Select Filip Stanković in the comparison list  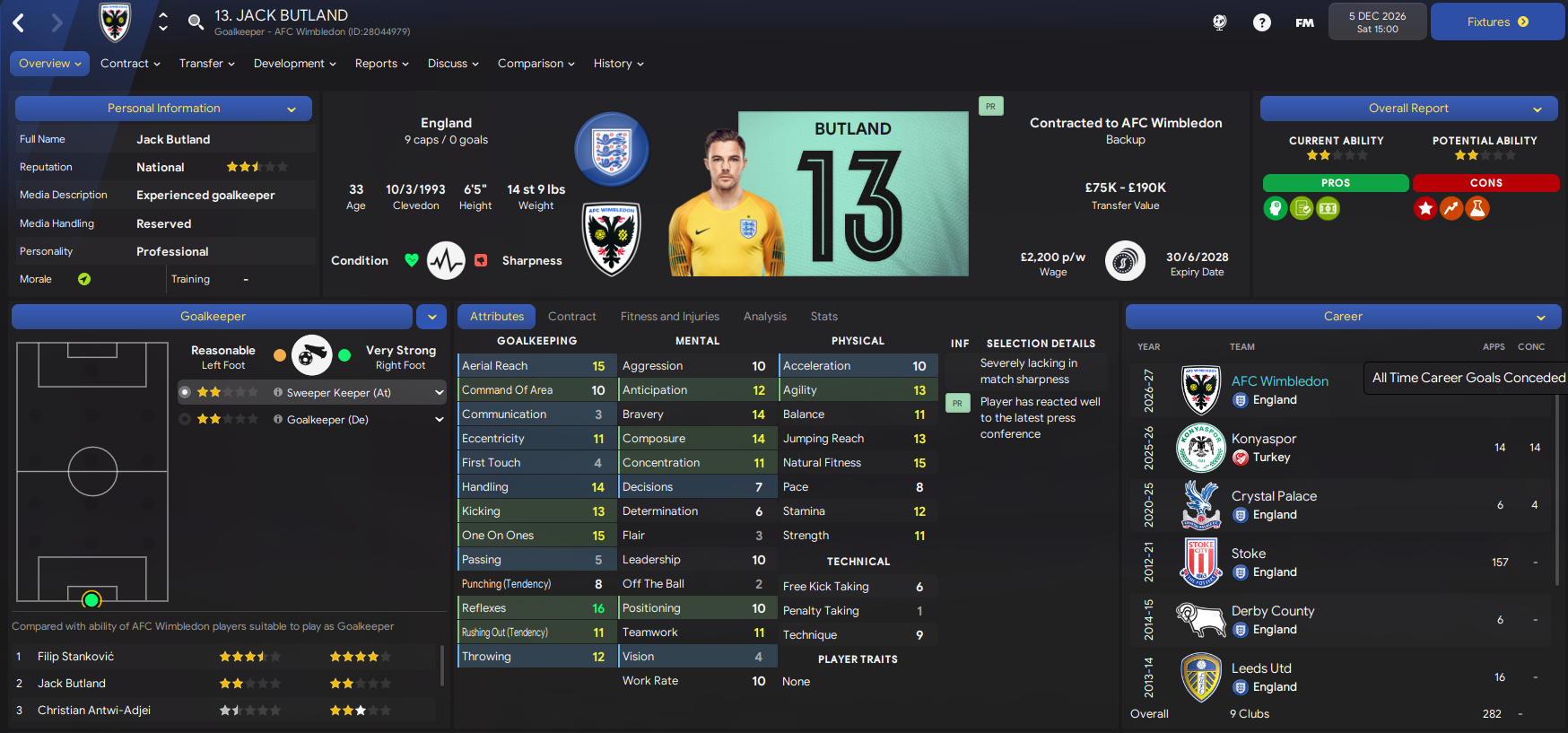point(76,657)
